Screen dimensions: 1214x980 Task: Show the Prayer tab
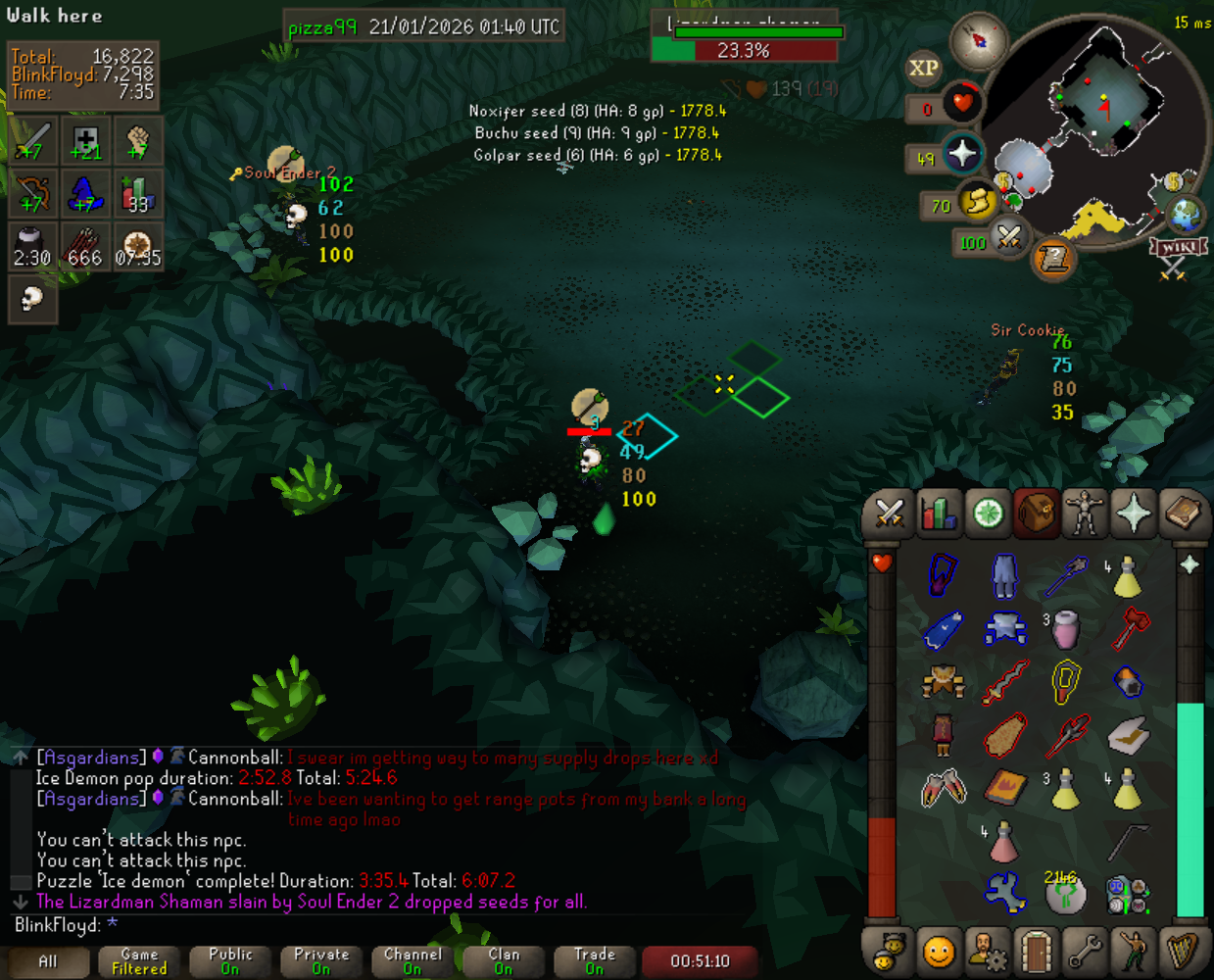pyautogui.click(x=1134, y=513)
